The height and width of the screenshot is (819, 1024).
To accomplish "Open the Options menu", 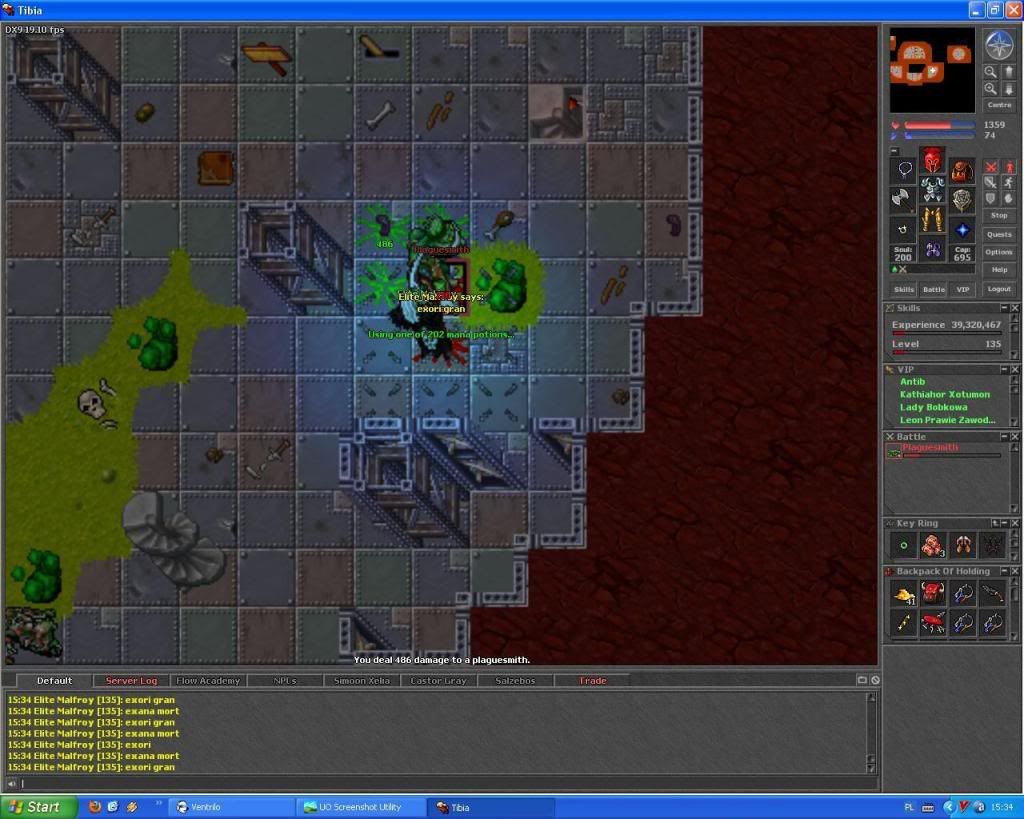I will 999,252.
